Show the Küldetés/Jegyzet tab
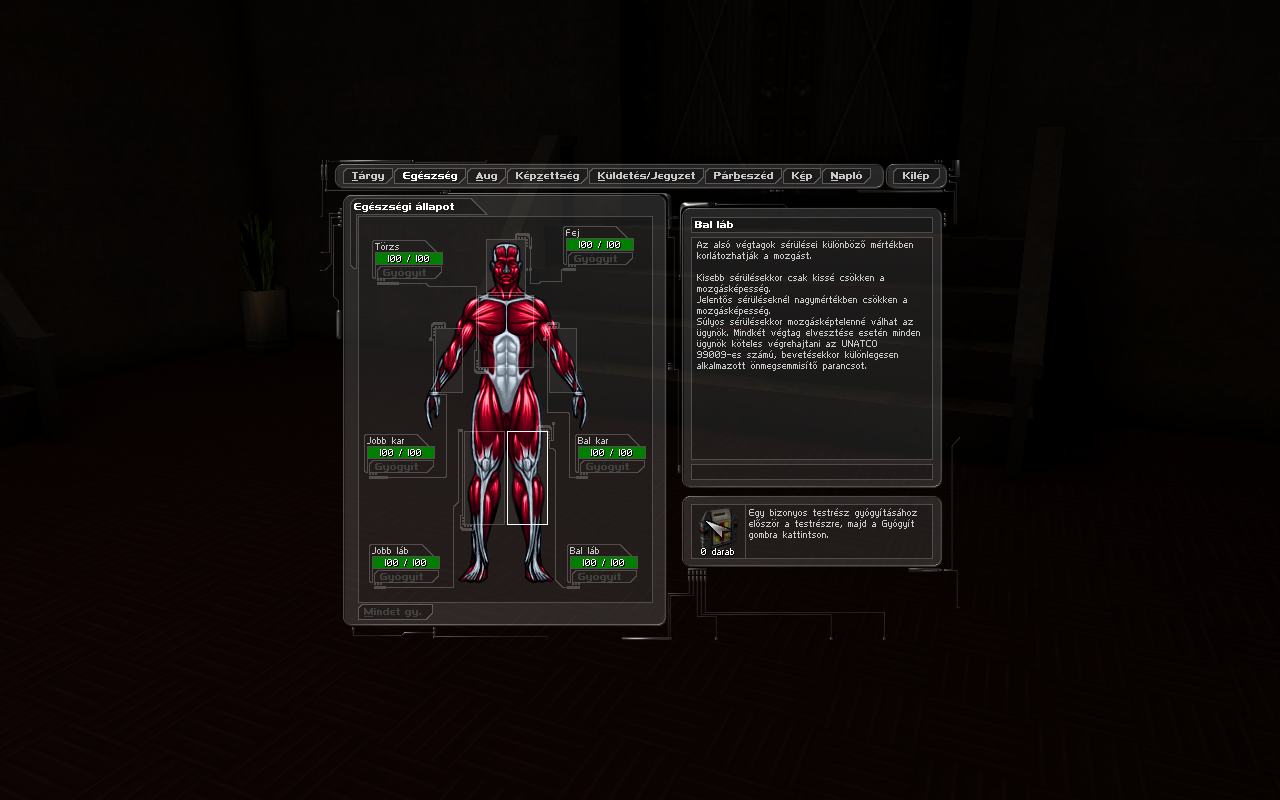The height and width of the screenshot is (800, 1280). (x=646, y=176)
